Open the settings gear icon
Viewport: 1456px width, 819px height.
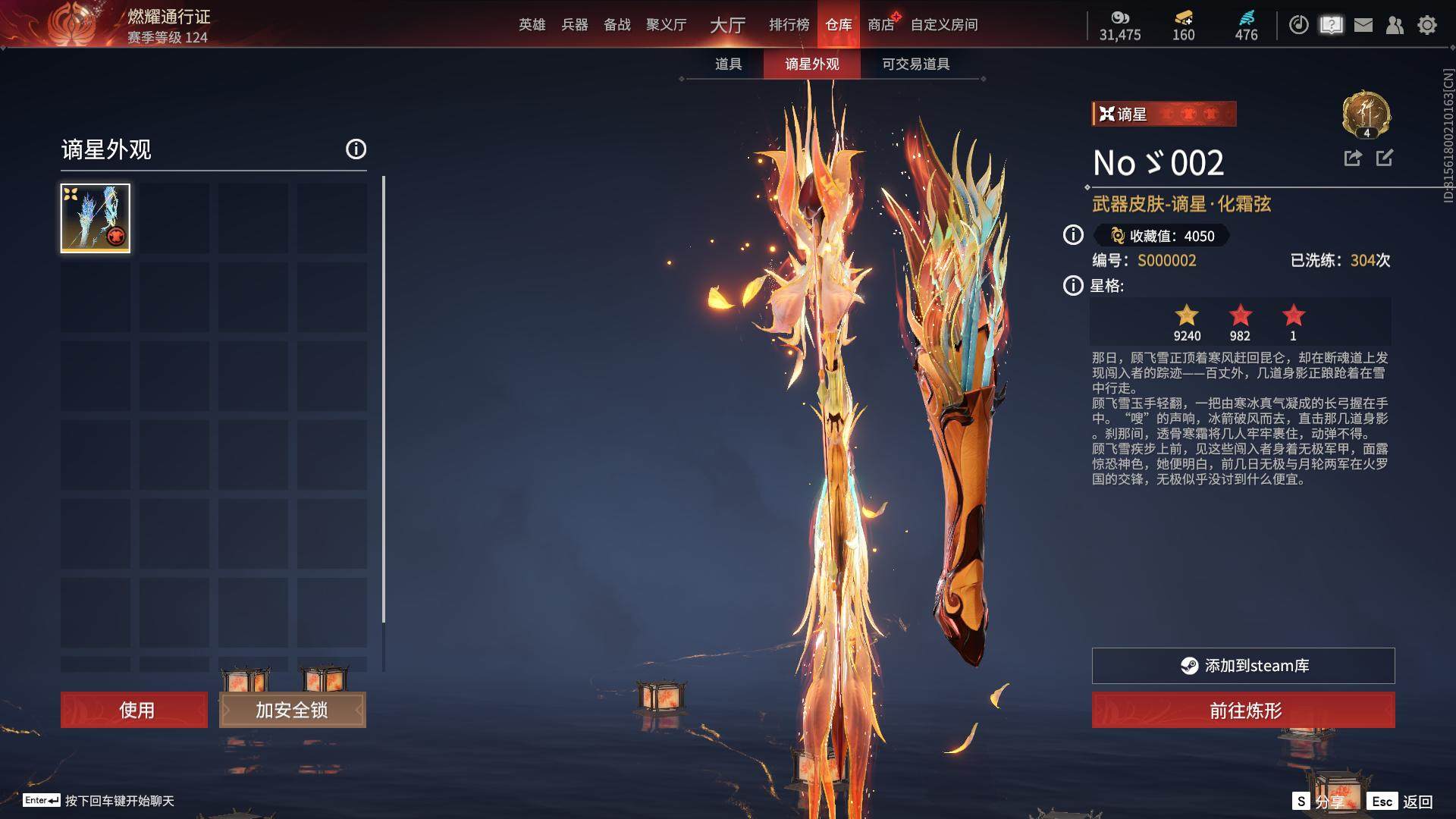1426,25
